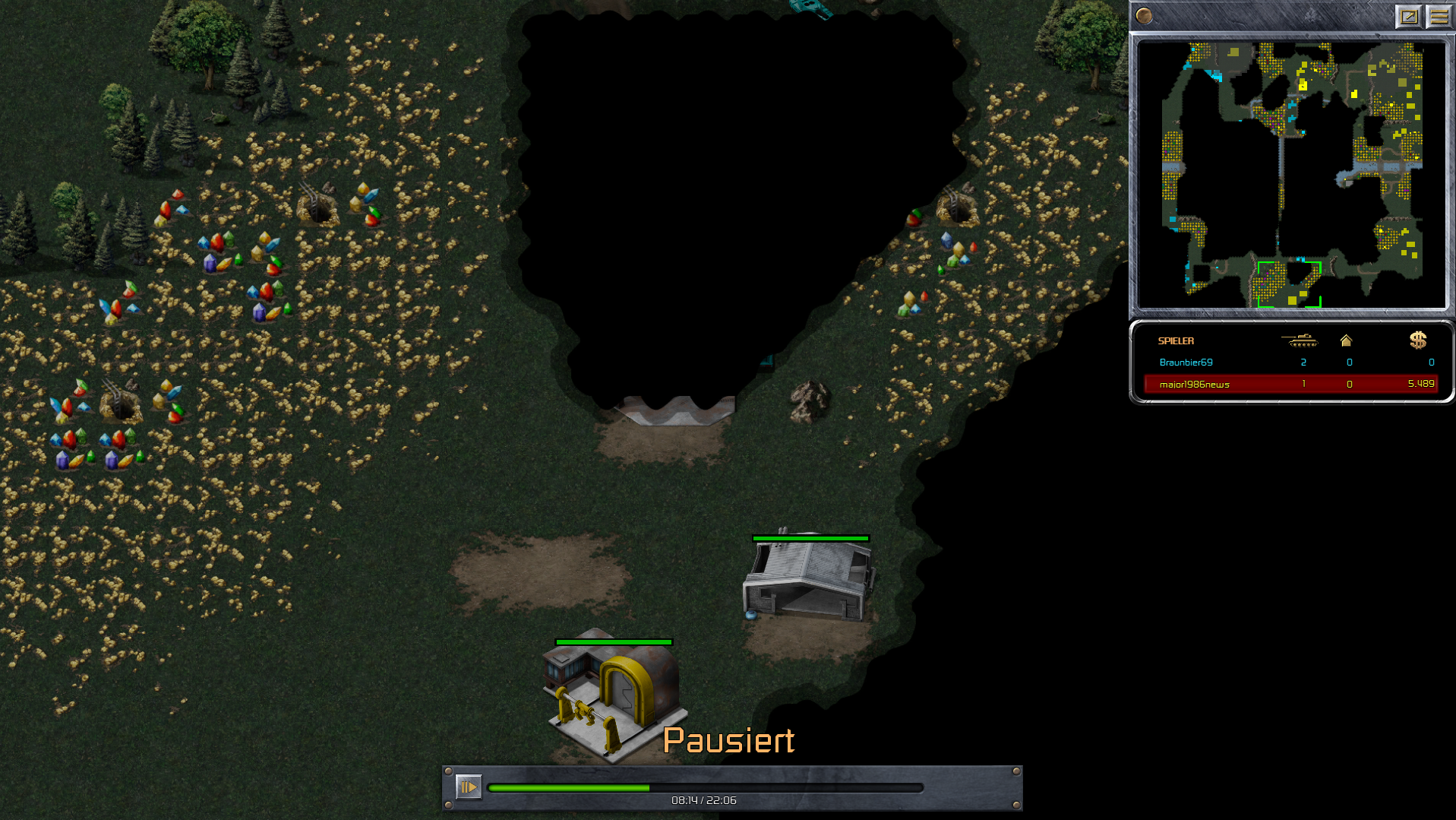Resume replay with the play/pause button
Screen dimensions: 1456x820
click(x=468, y=787)
